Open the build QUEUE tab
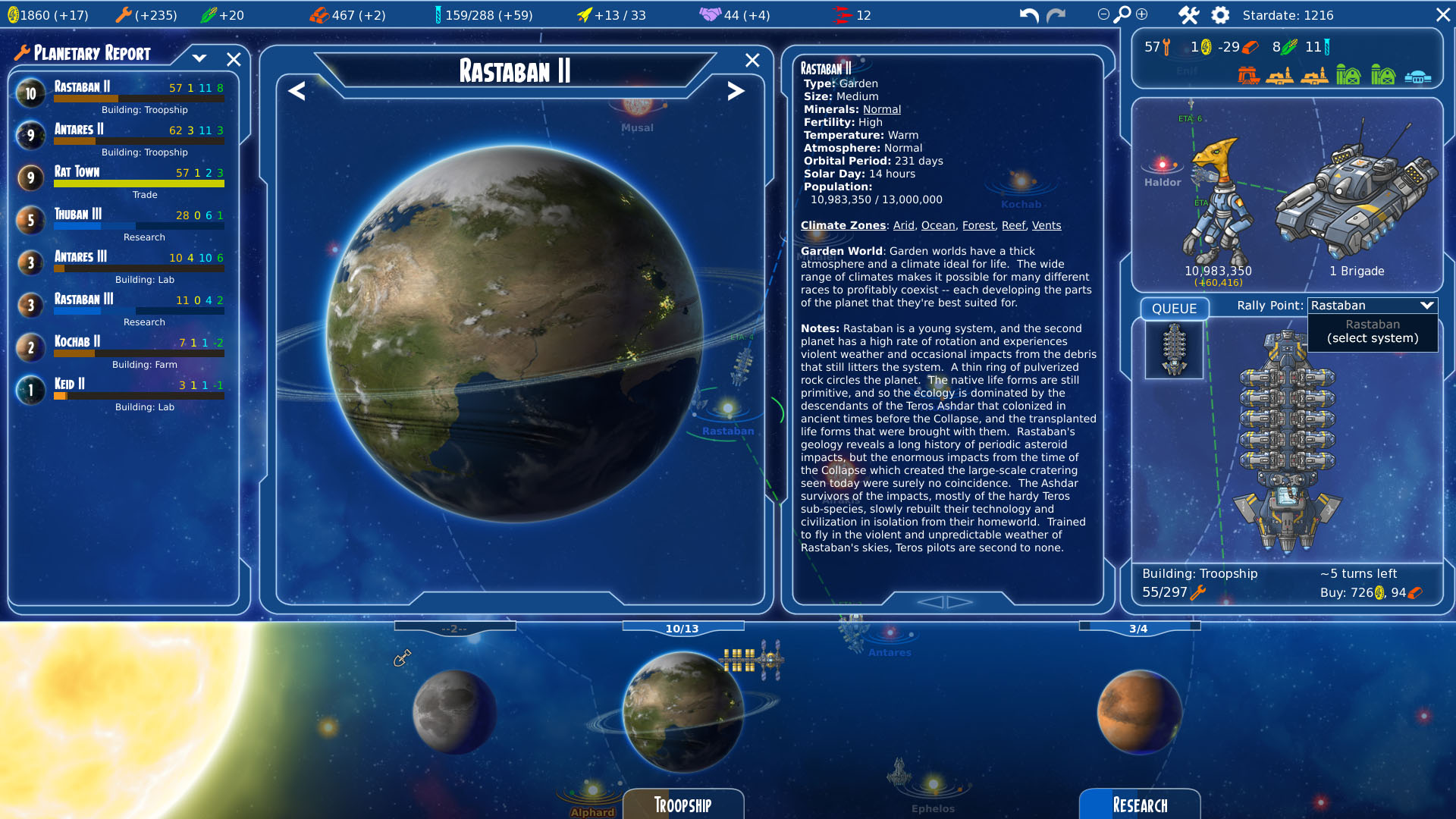This screenshot has width=1456, height=819. click(x=1174, y=309)
